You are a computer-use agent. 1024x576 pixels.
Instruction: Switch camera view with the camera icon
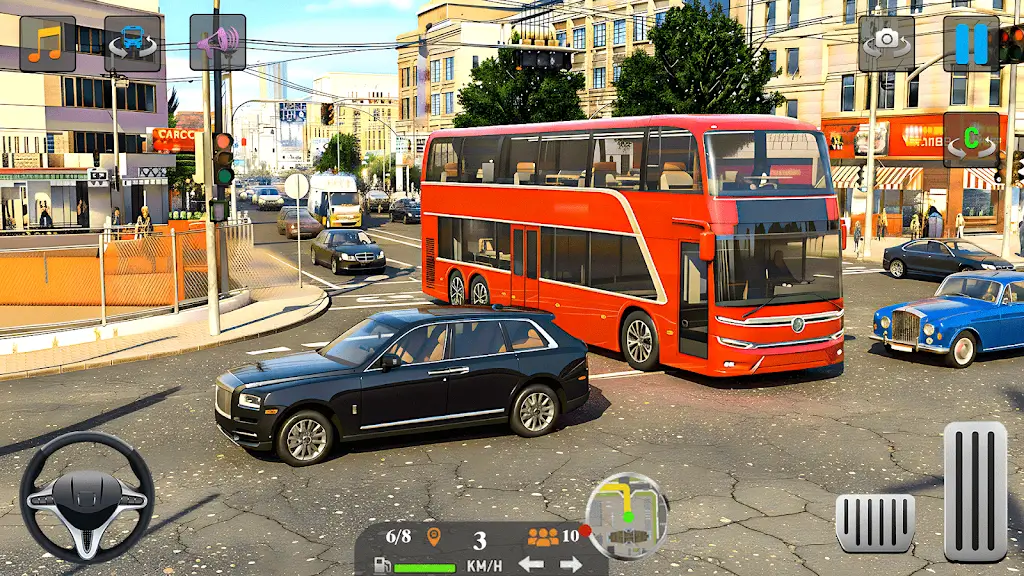pos(886,43)
